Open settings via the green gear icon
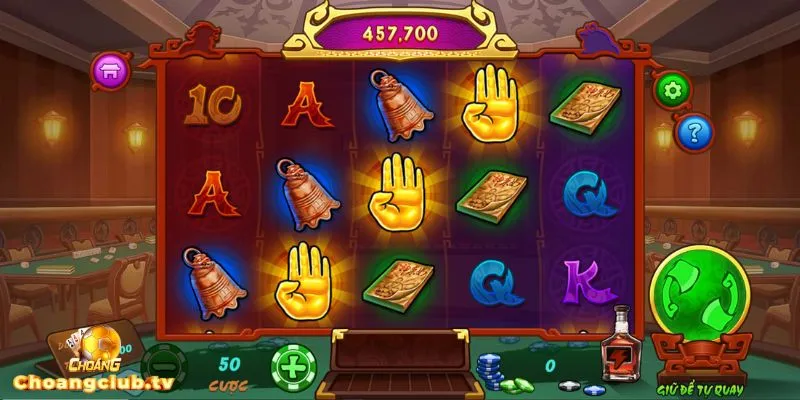Screen dimensions: 800x400 click(x=671, y=90)
